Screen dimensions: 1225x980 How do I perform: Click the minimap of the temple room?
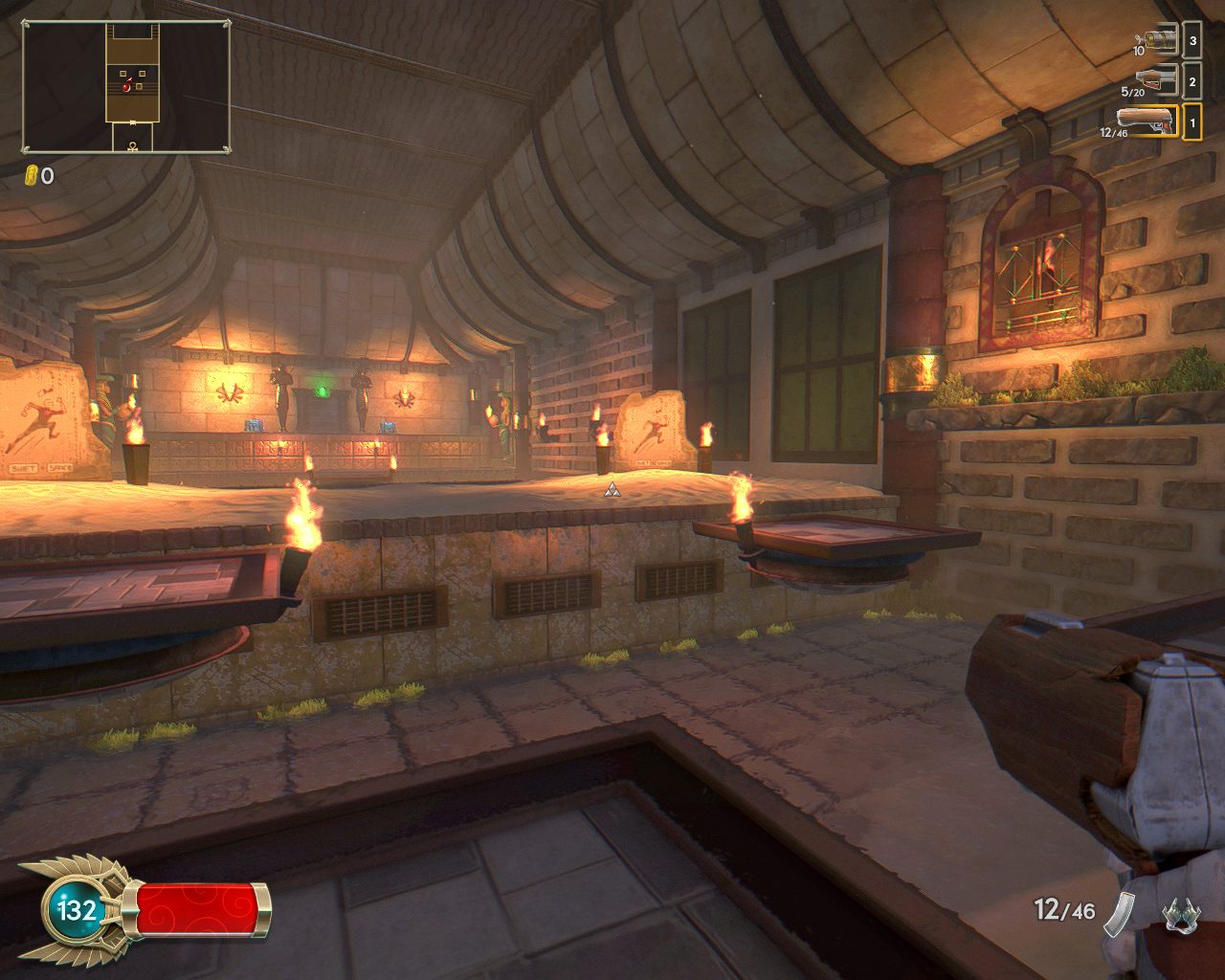click(x=126, y=87)
